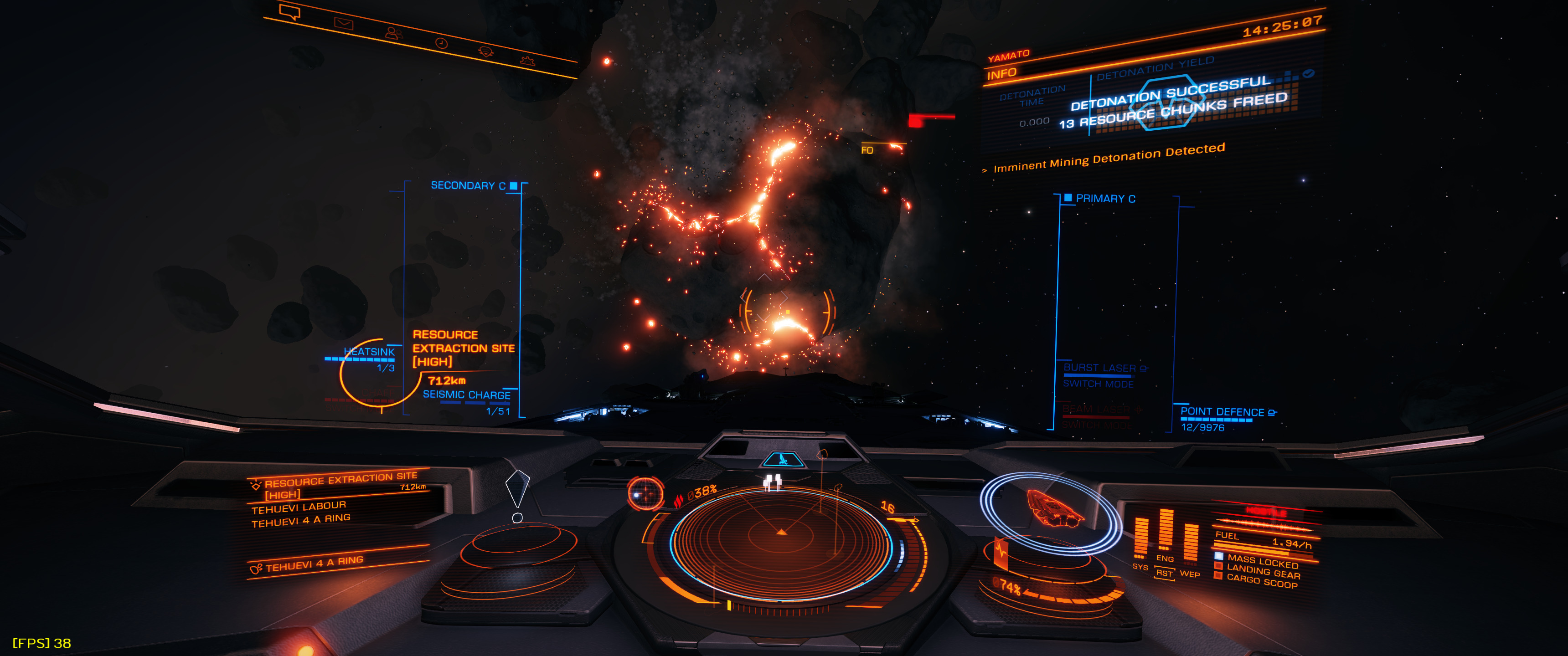This screenshot has height=656, width=1568.
Task: Click the Heatsink launcher entry
Action: [x=369, y=352]
